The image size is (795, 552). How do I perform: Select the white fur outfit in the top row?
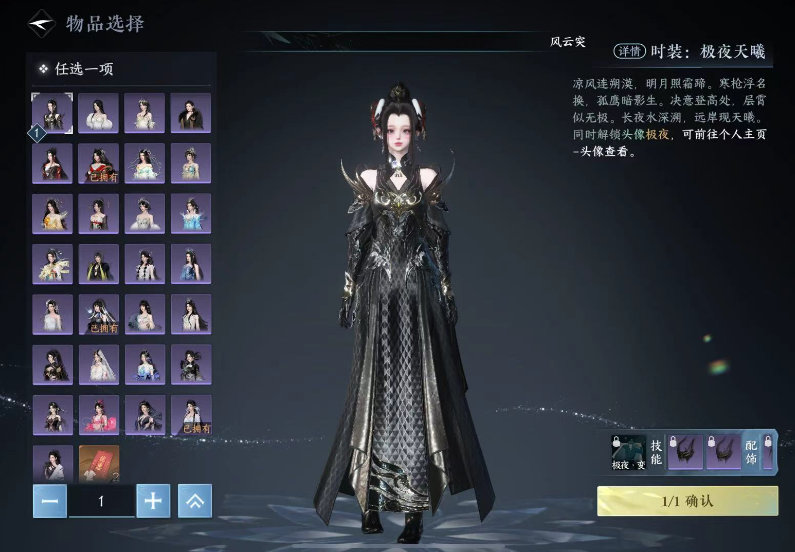[99, 112]
